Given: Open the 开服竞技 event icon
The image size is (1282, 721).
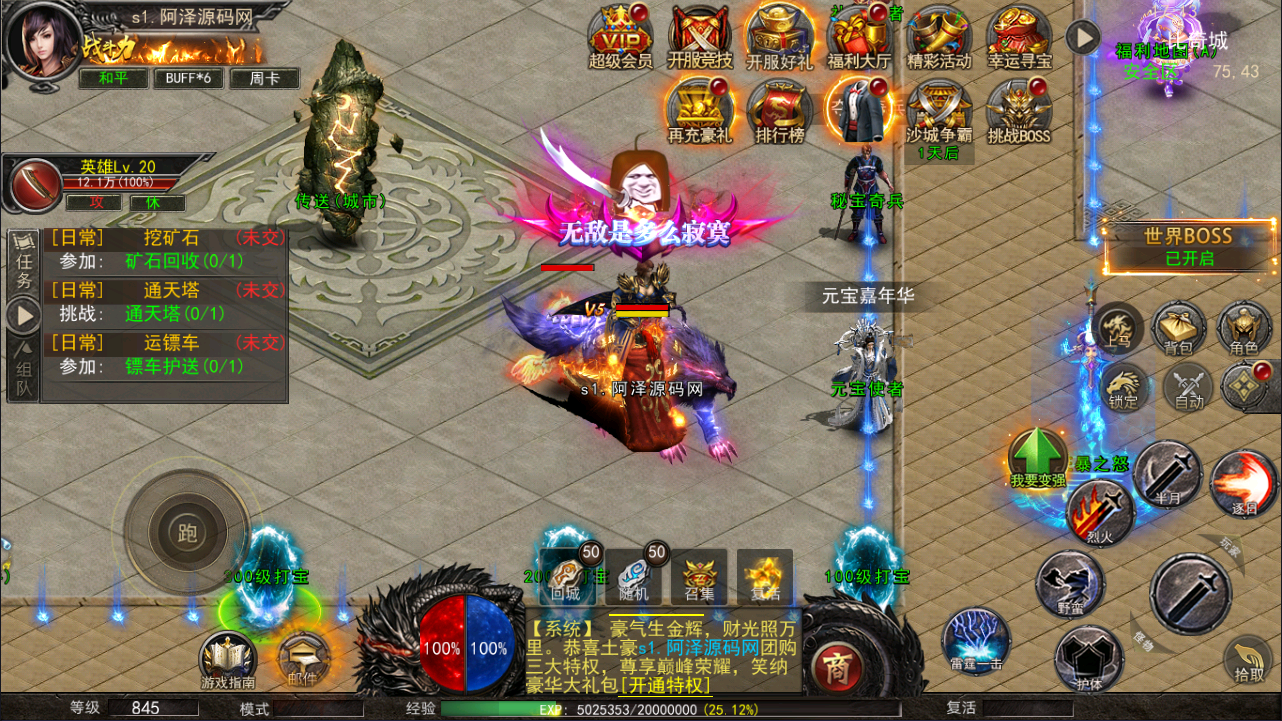Looking at the screenshot, I should [x=700, y=34].
